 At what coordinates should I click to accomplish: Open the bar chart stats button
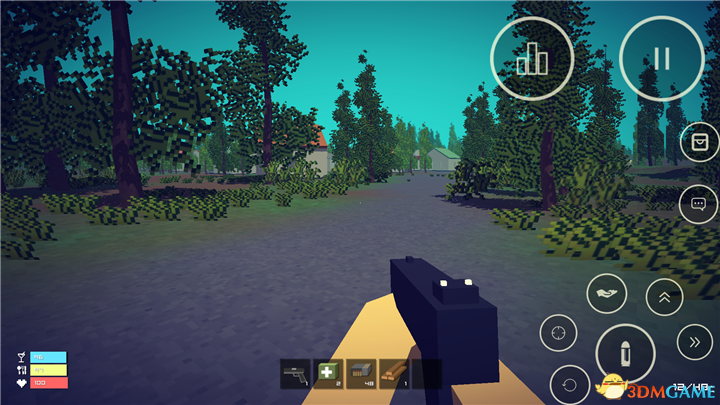[532, 58]
